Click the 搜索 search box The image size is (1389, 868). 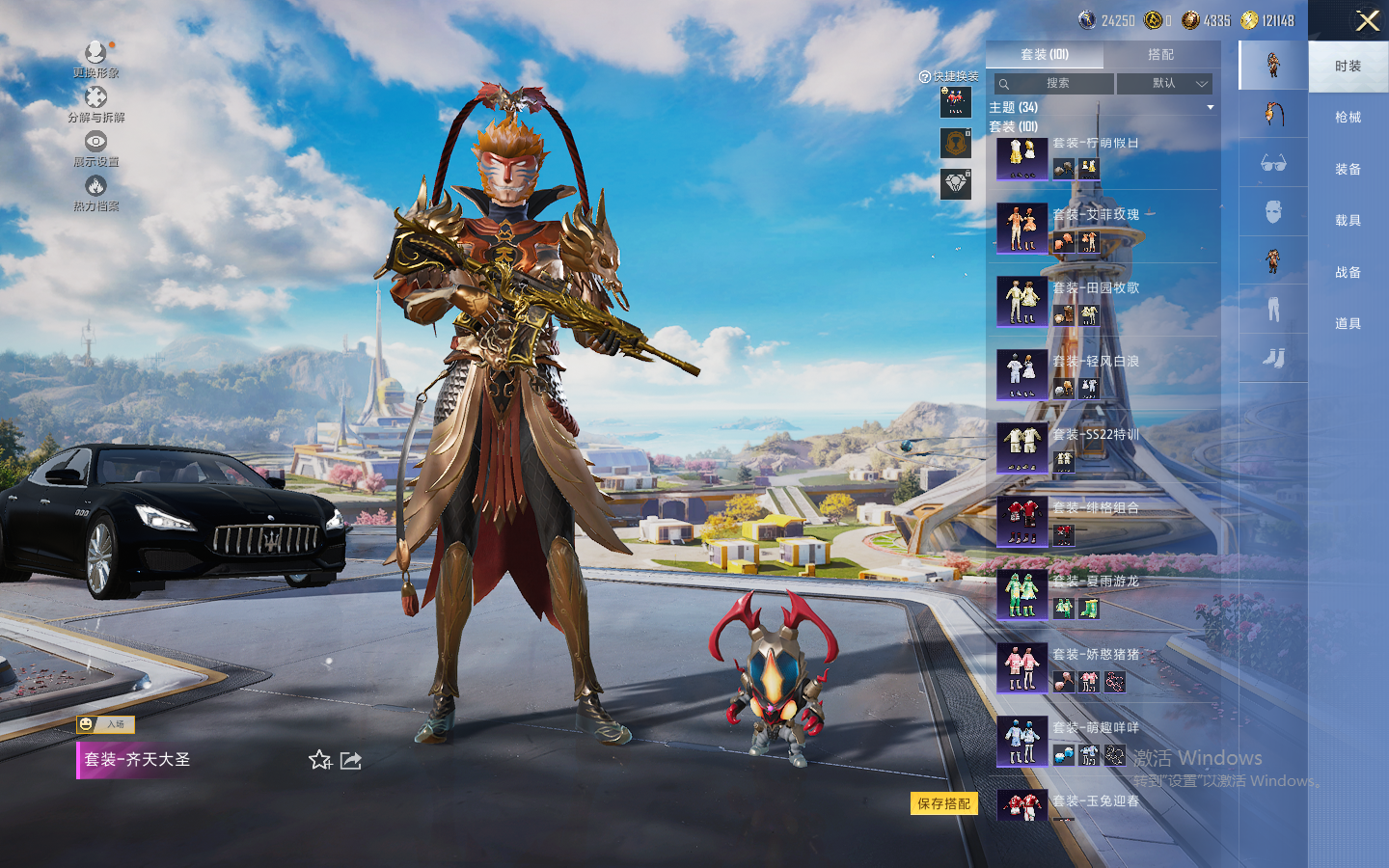click(1055, 84)
